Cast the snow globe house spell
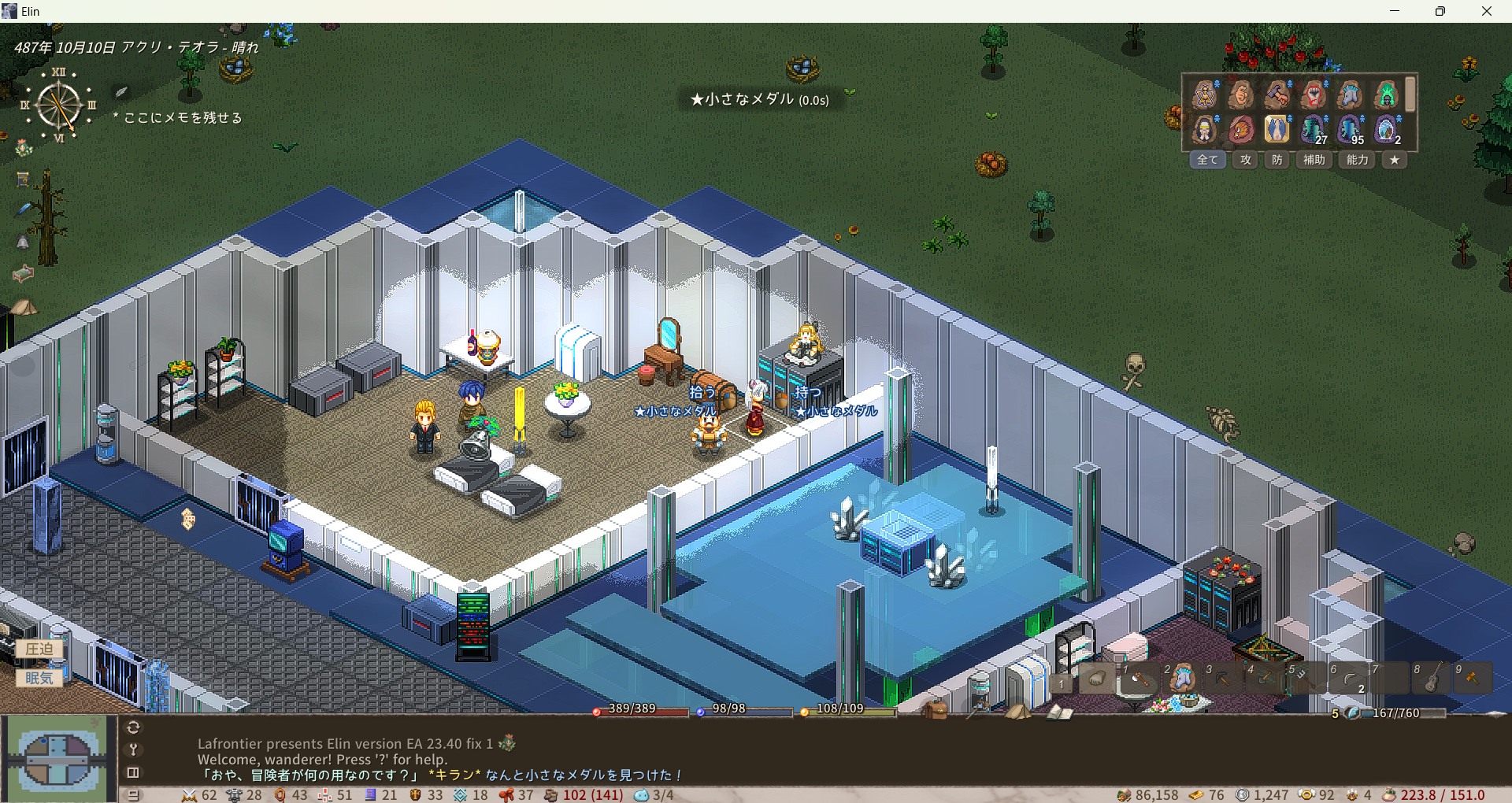 pyautogui.click(x=1386, y=129)
